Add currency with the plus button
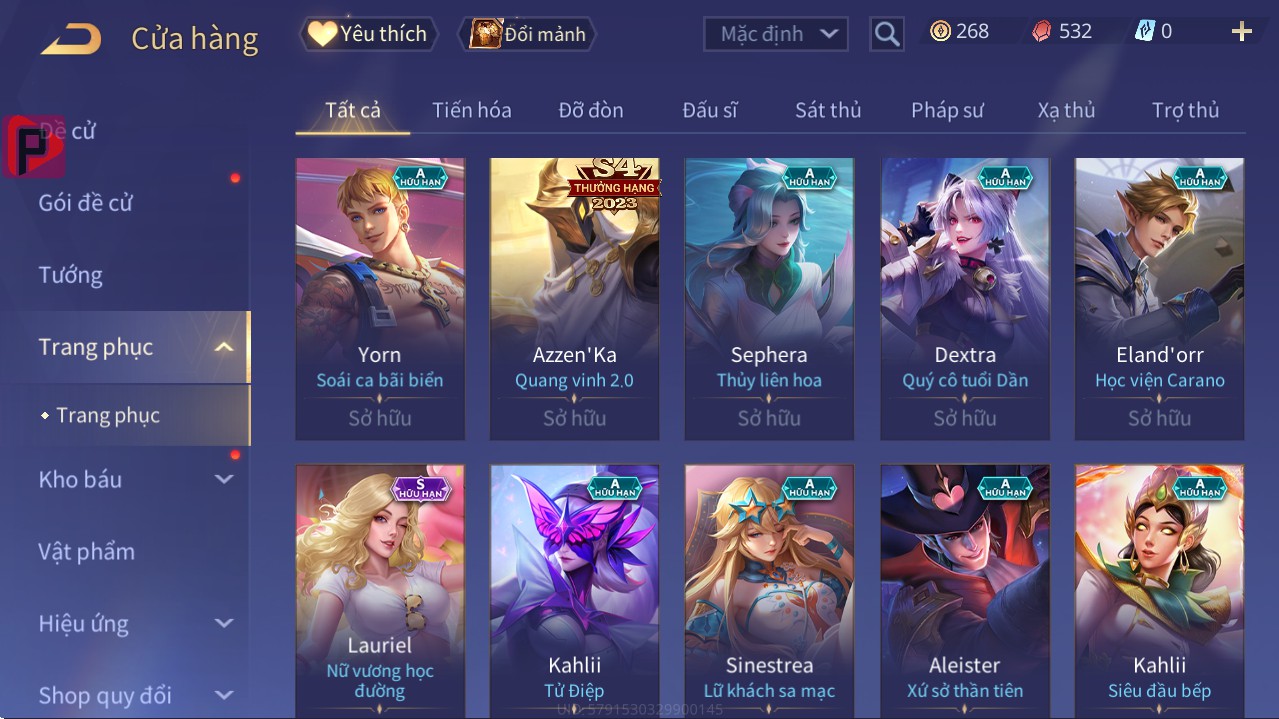Viewport: 1279px width, 719px height. click(x=1241, y=32)
